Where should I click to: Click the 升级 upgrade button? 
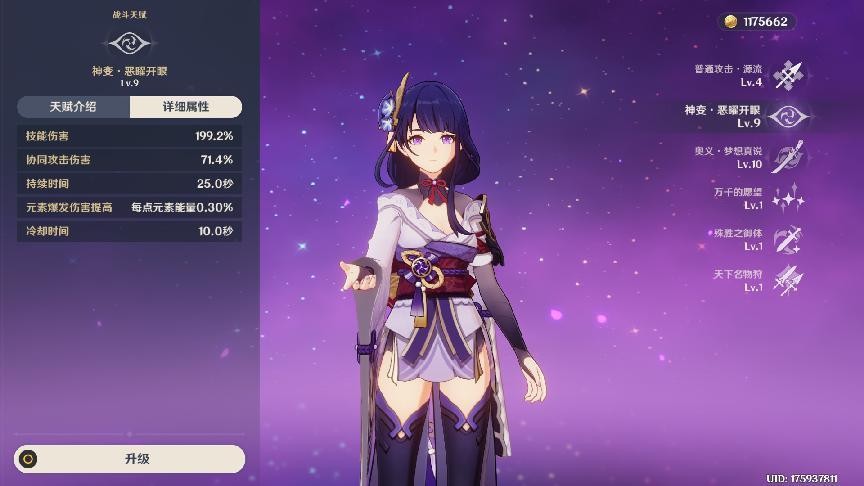click(130, 459)
